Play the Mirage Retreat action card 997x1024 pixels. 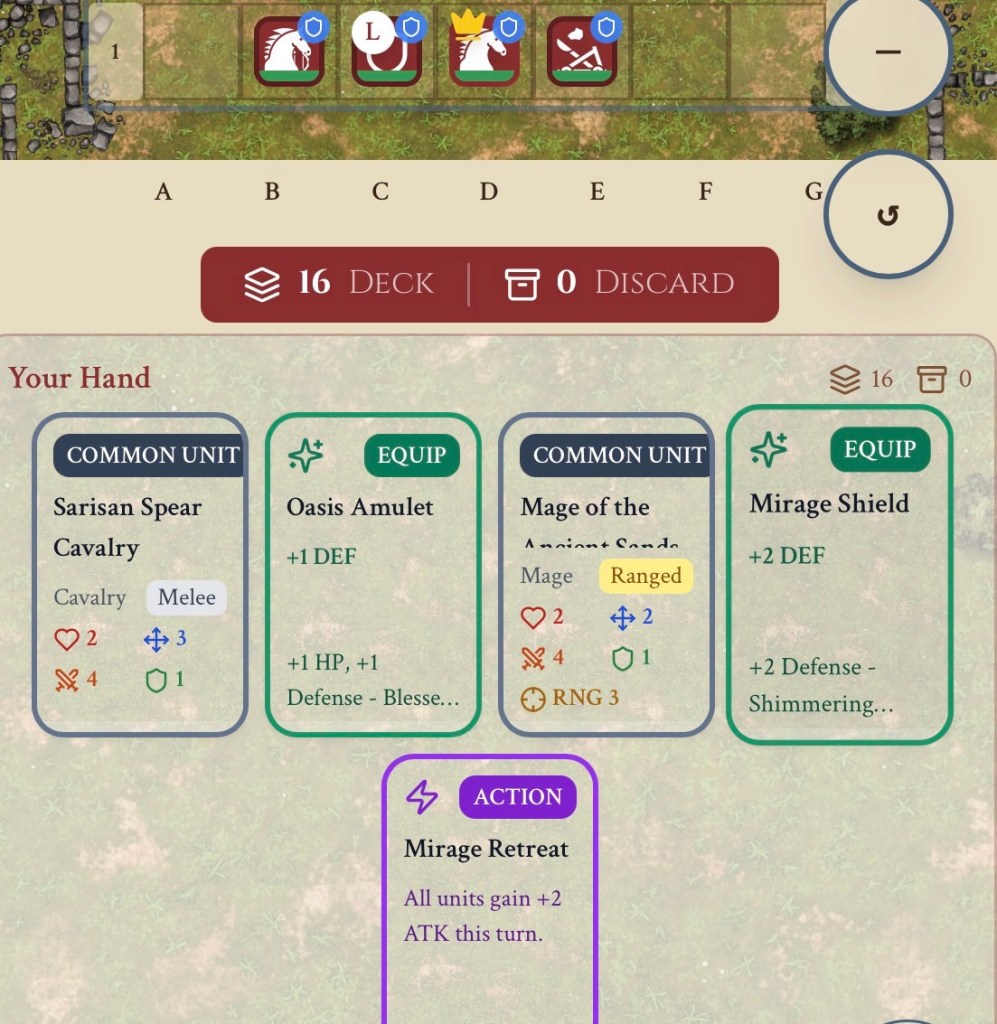point(490,890)
